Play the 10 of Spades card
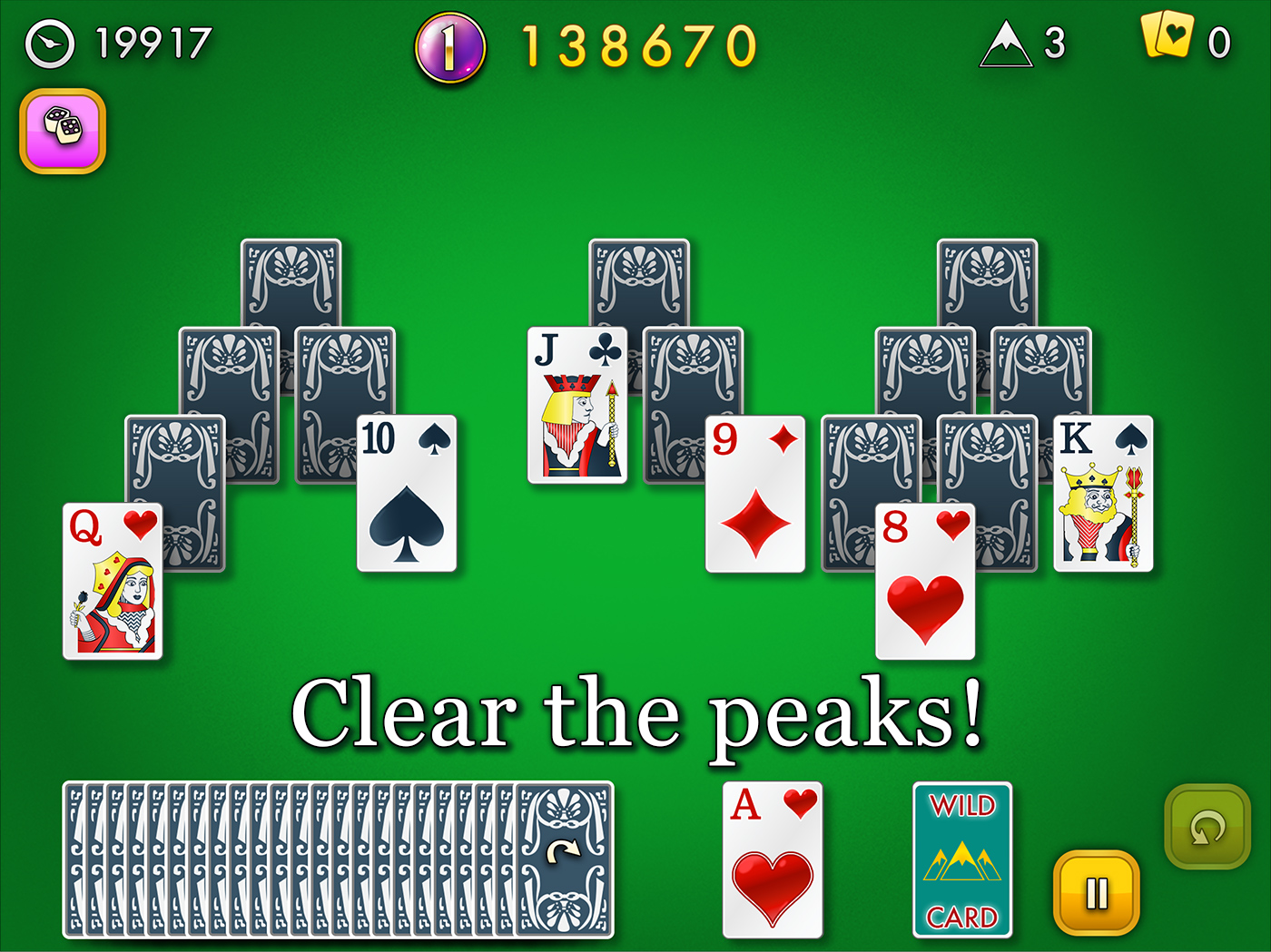Screen dimensions: 1271x952 click(407, 494)
